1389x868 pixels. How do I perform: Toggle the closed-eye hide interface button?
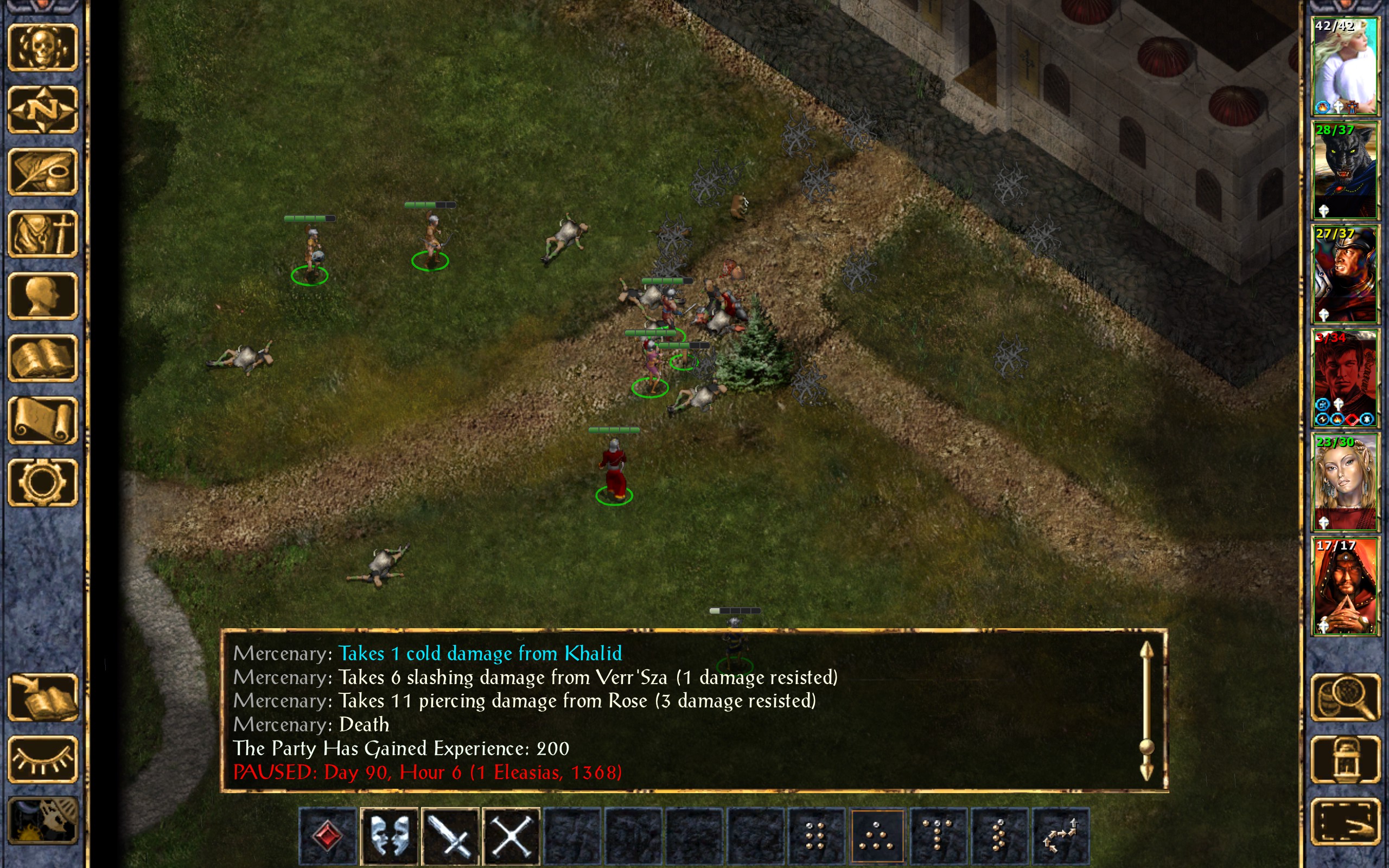click(x=42, y=759)
